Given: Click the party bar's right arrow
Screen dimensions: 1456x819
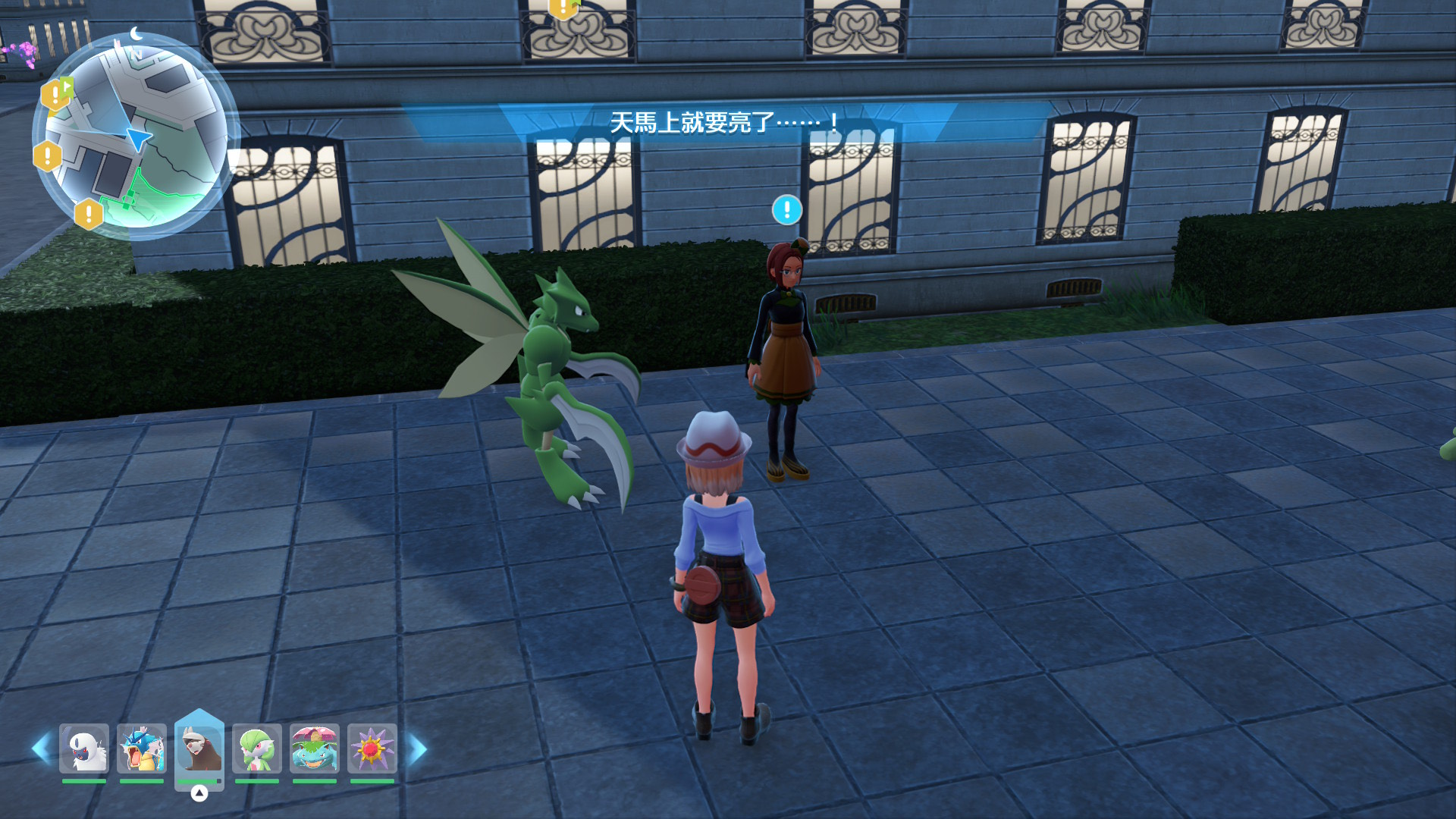Looking at the screenshot, I should point(418,749).
